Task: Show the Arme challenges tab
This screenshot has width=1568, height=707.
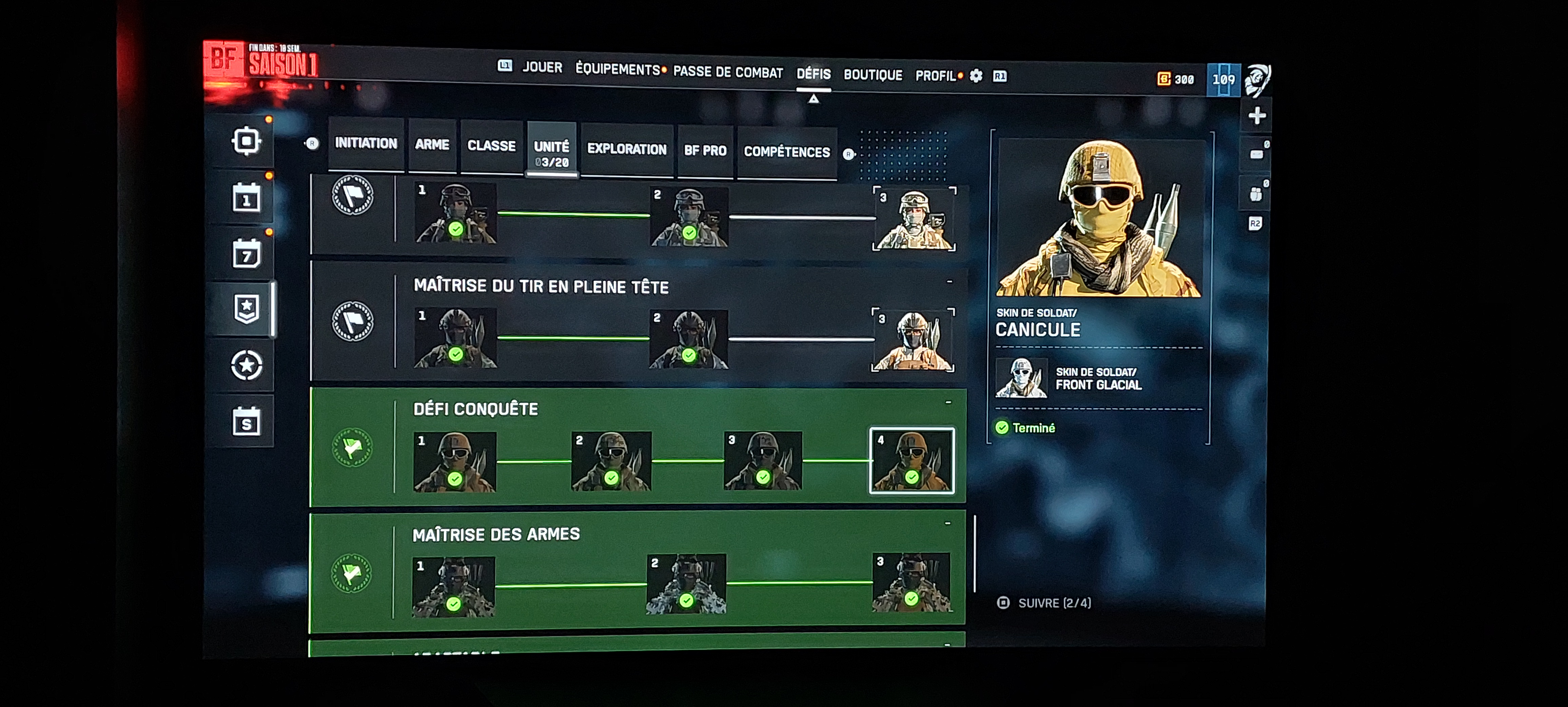Action: coord(432,145)
